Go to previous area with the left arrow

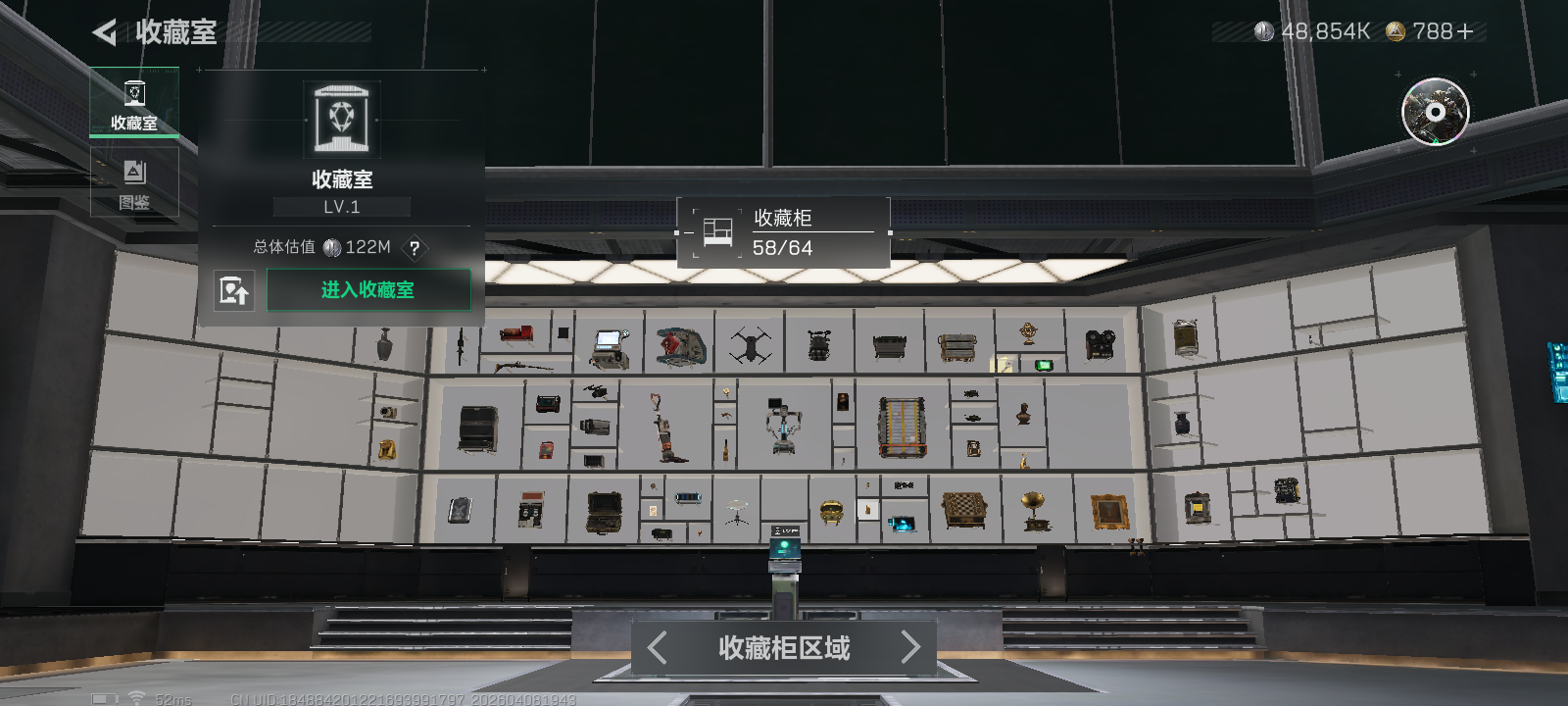pyautogui.click(x=657, y=648)
